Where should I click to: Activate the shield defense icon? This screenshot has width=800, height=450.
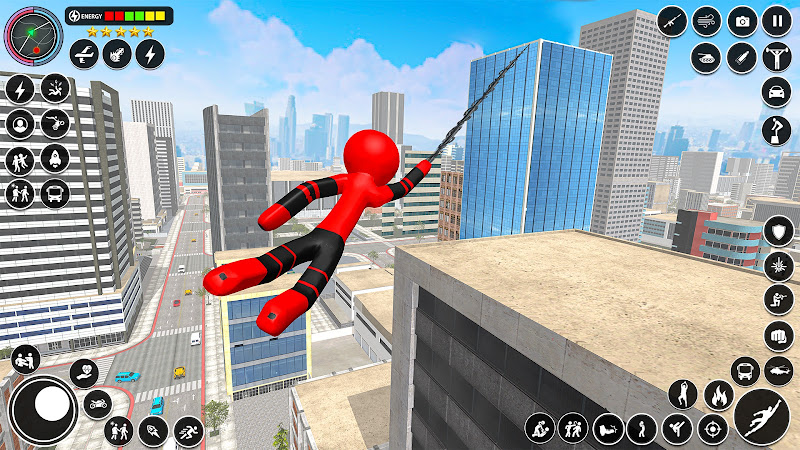[x=777, y=232]
